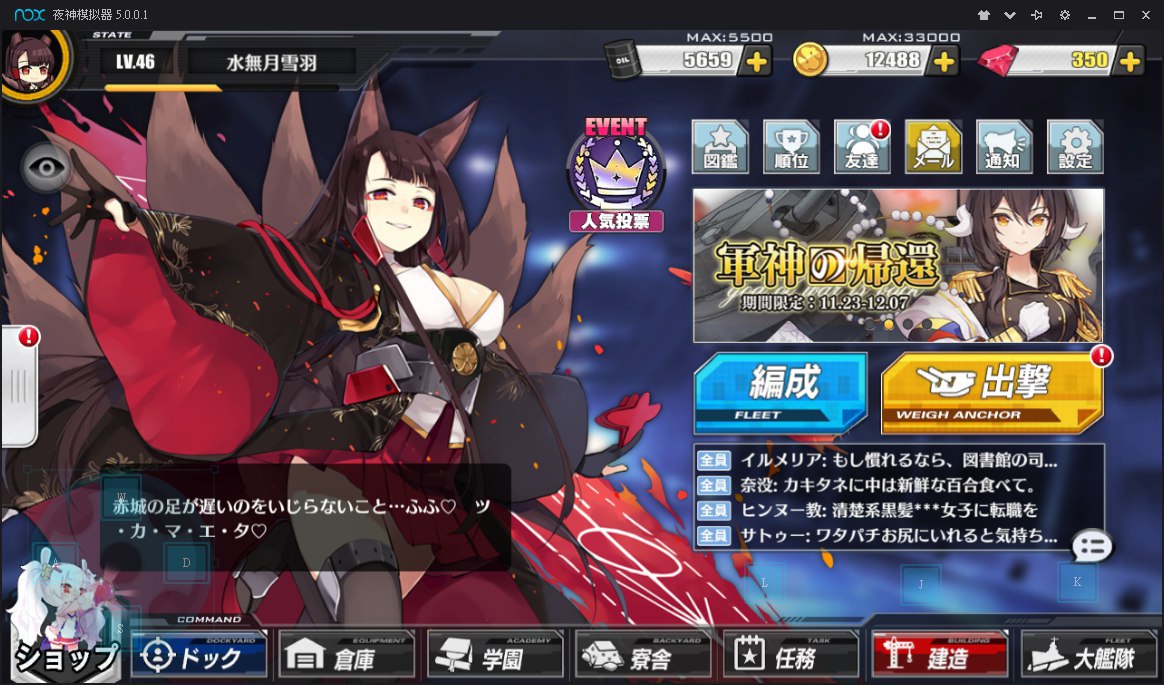Open the 図鑑 collection icon
This screenshot has width=1164, height=685.
click(x=720, y=147)
